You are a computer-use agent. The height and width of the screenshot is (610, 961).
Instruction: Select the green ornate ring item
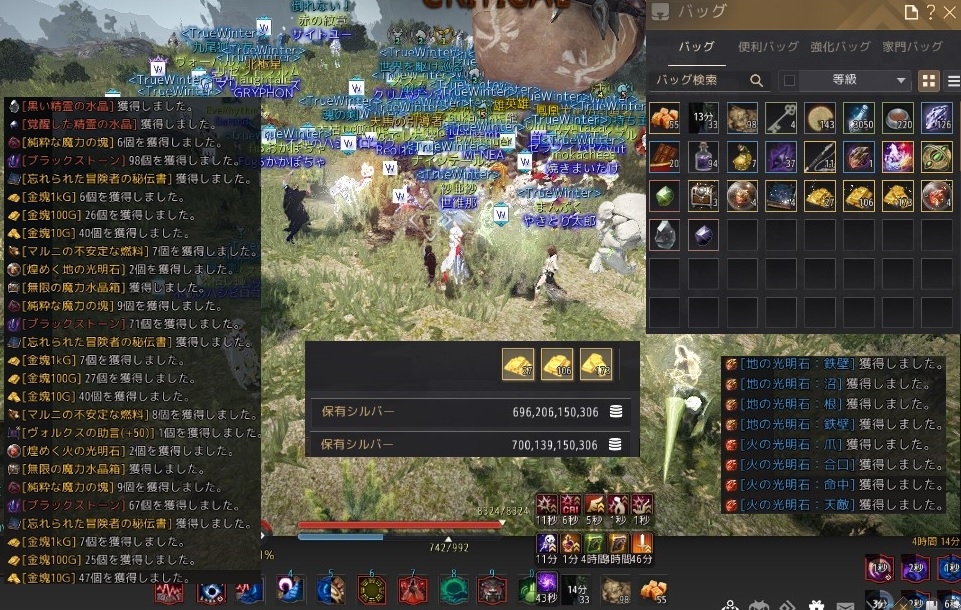point(937,156)
